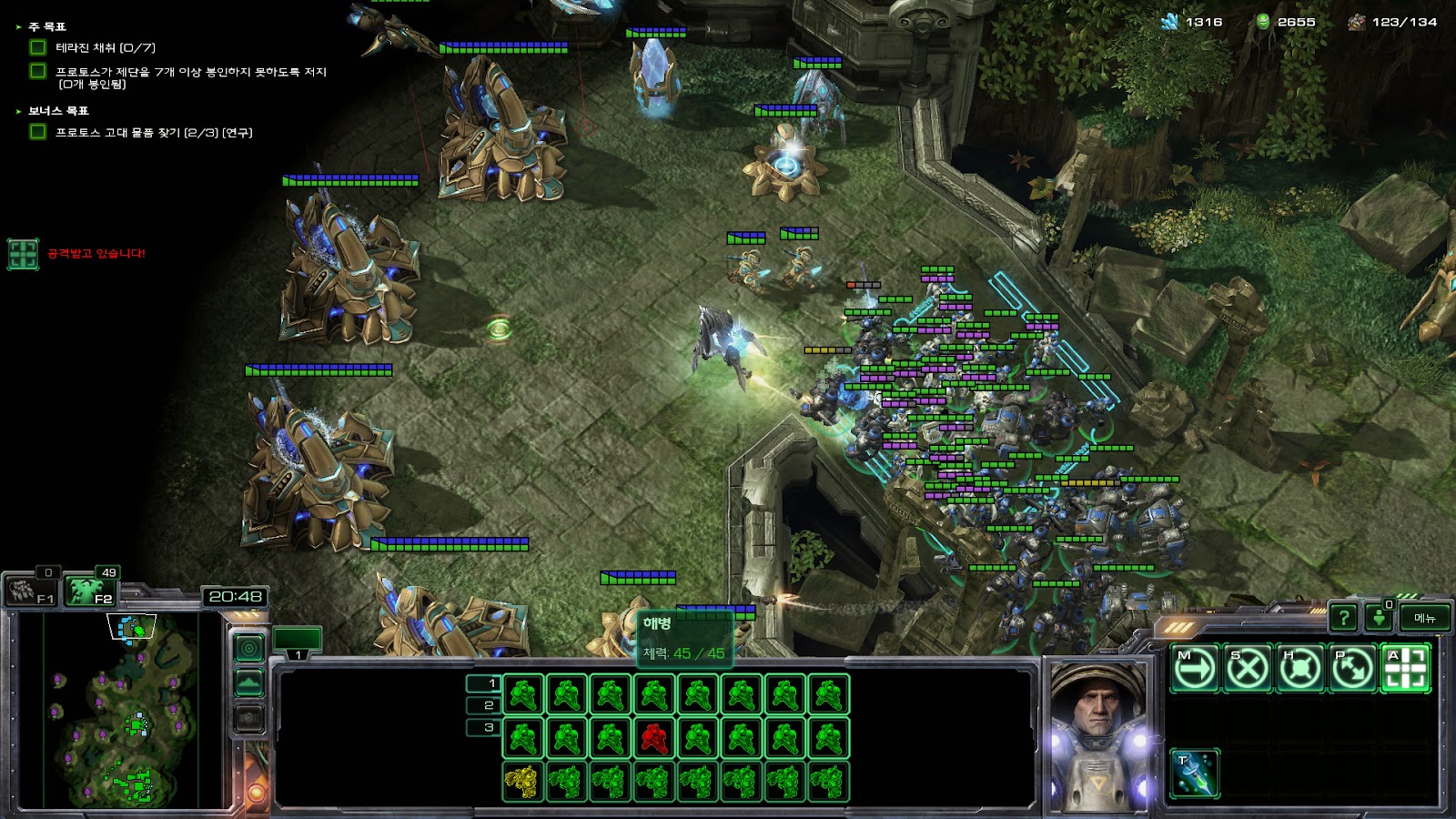
Task: Click the marine unit portrait
Action: tap(1097, 735)
